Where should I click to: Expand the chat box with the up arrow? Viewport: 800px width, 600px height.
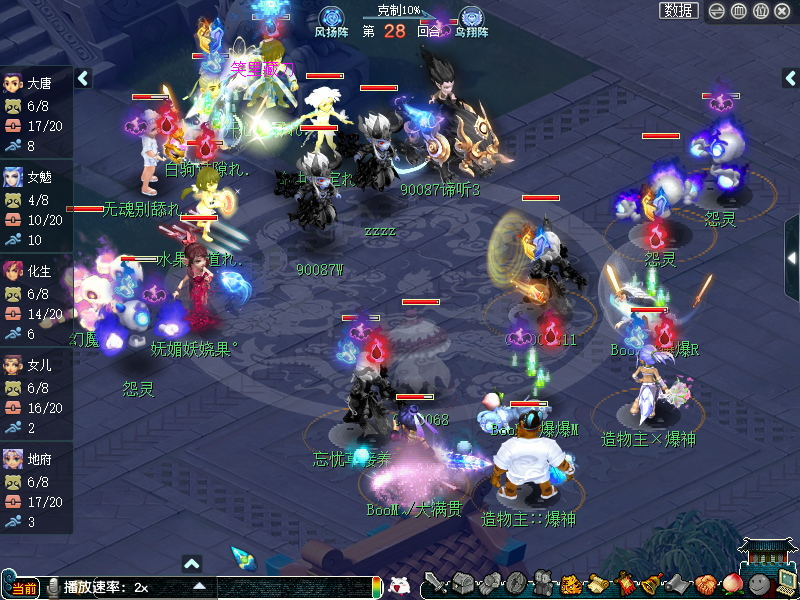pos(192,563)
